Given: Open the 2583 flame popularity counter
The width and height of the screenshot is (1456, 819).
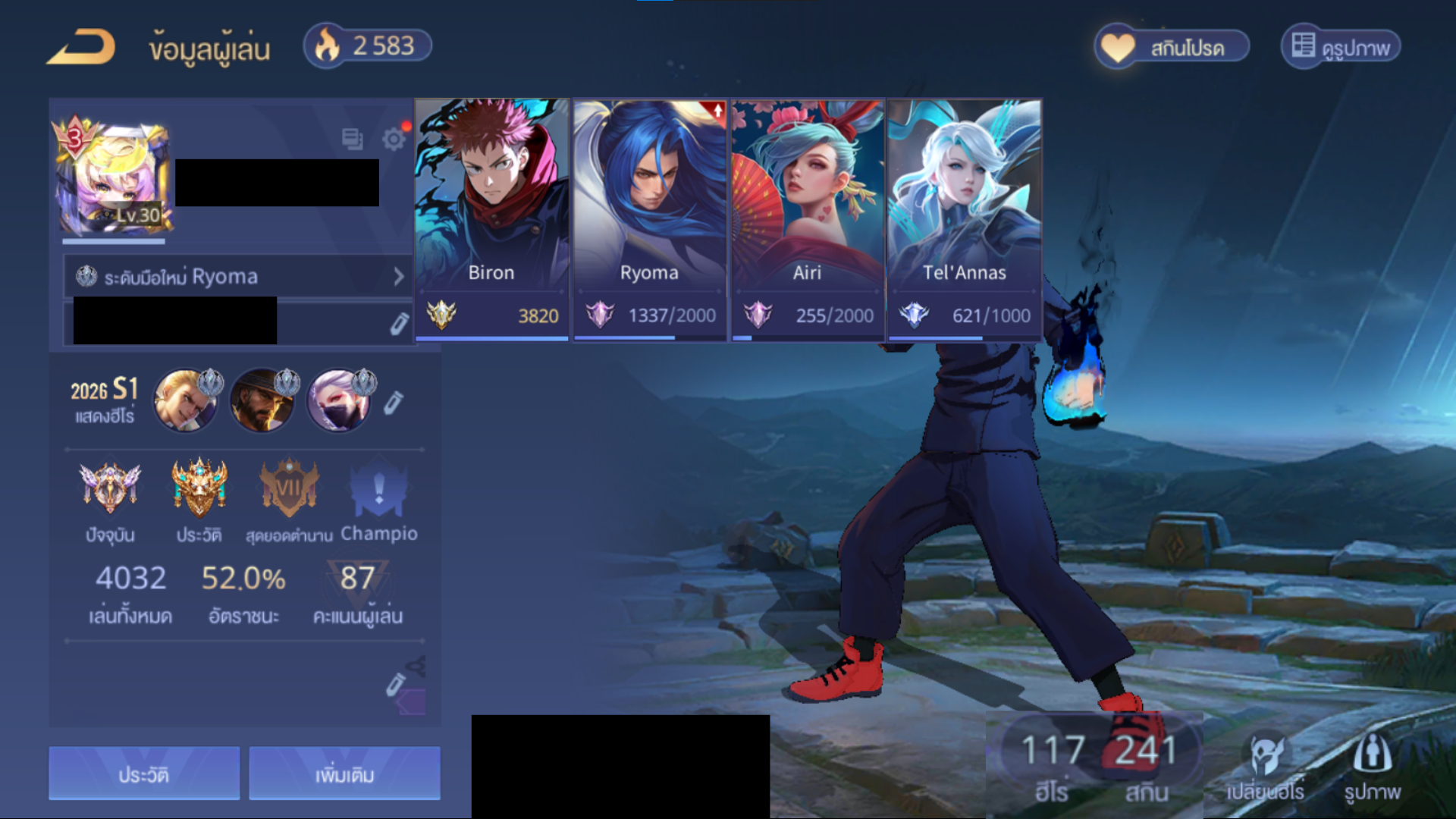Looking at the screenshot, I should tap(368, 46).
